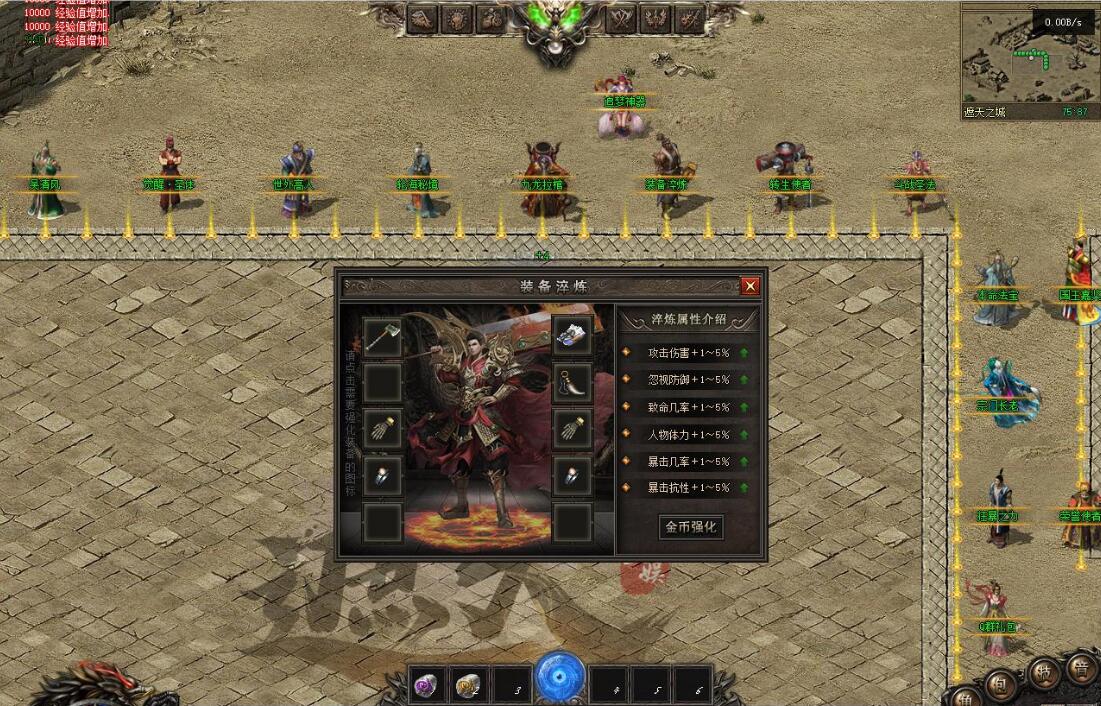Toggle sound with the 音 button
The height and width of the screenshot is (706, 1101).
tap(1081, 668)
